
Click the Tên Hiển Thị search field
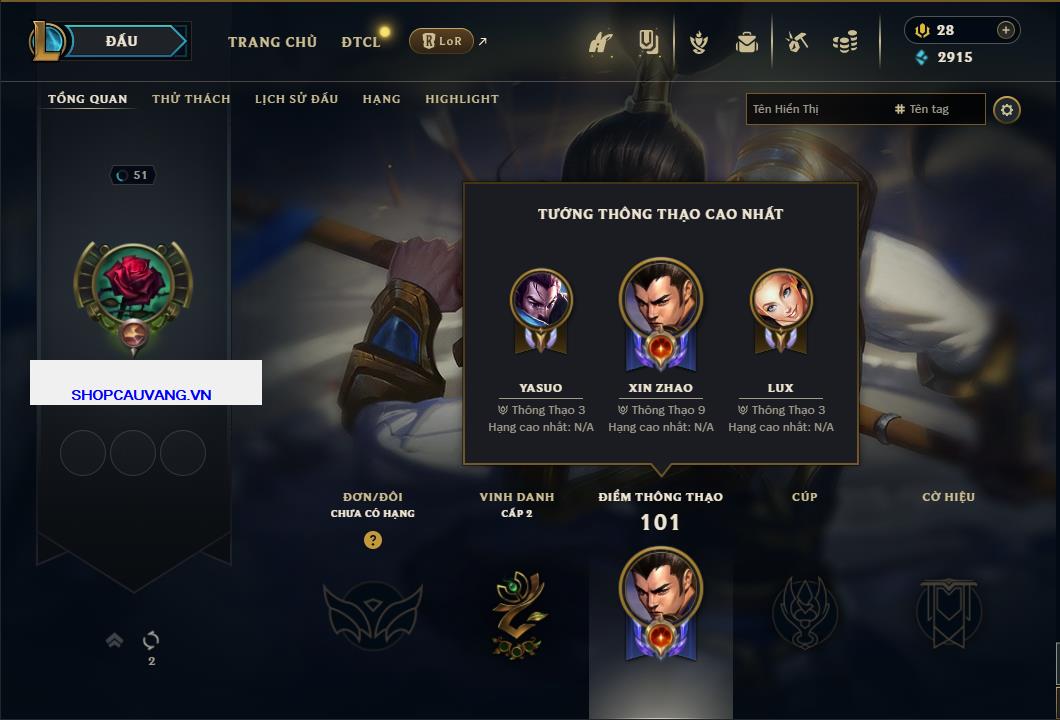pyautogui.click(x=815, y=109)
